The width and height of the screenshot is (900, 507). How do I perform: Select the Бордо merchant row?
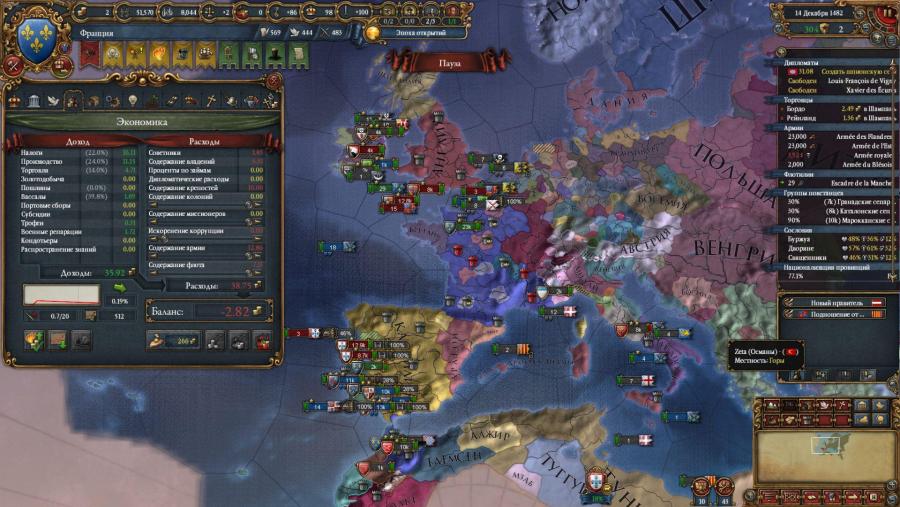(x=800, y=108)
